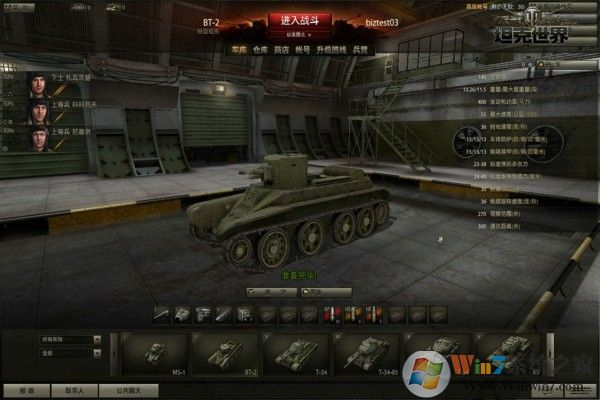
Task: Open the 兵营 barracks tab
Action: (x=363, y=48)
